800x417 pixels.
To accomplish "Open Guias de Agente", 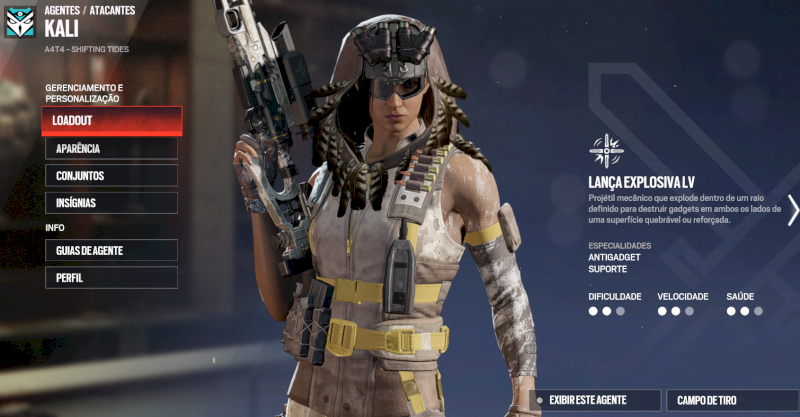I will [x=111, y=250].
